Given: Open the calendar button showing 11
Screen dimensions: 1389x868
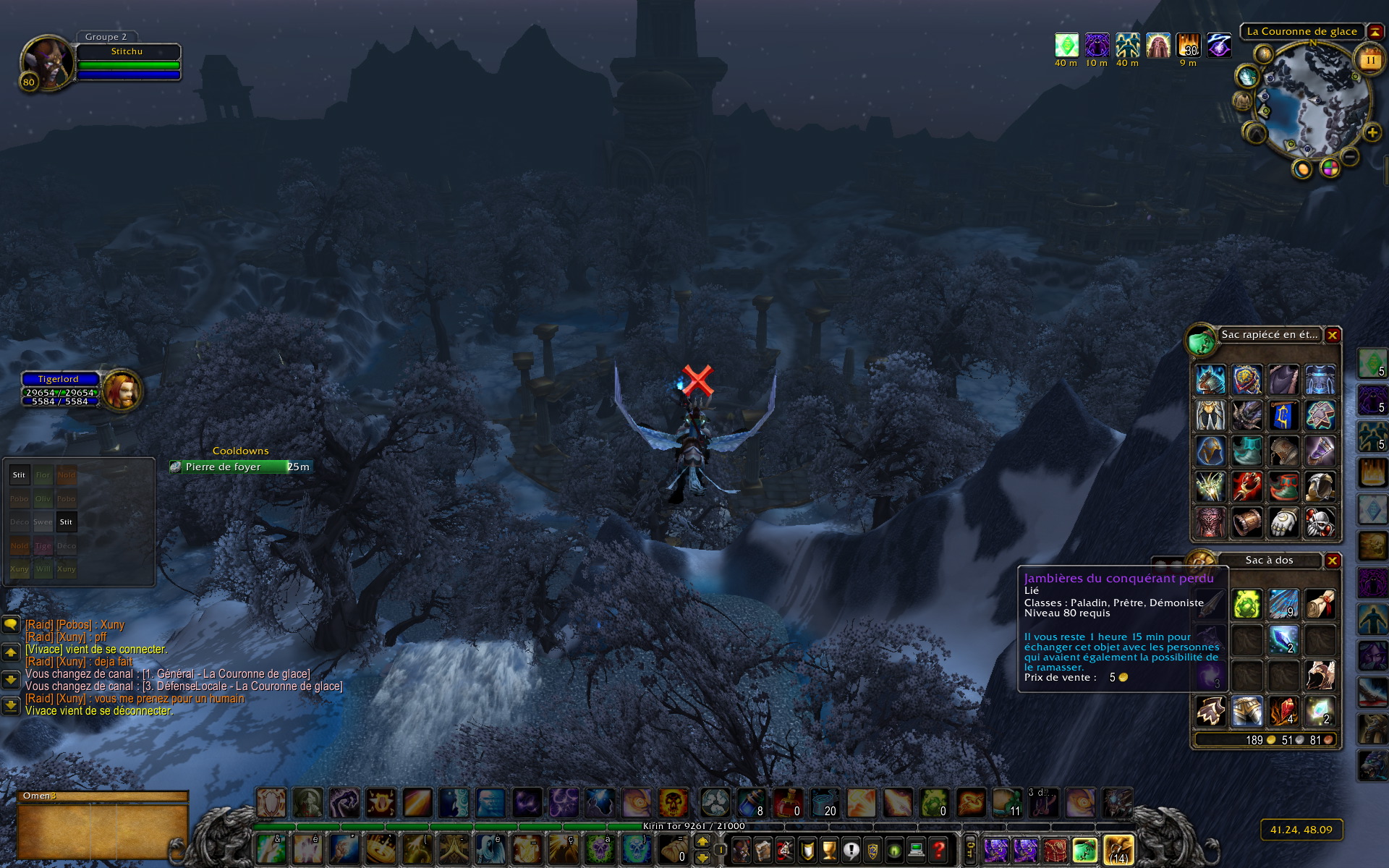Looking at the screenshot, I should (x=1370, y=60).
